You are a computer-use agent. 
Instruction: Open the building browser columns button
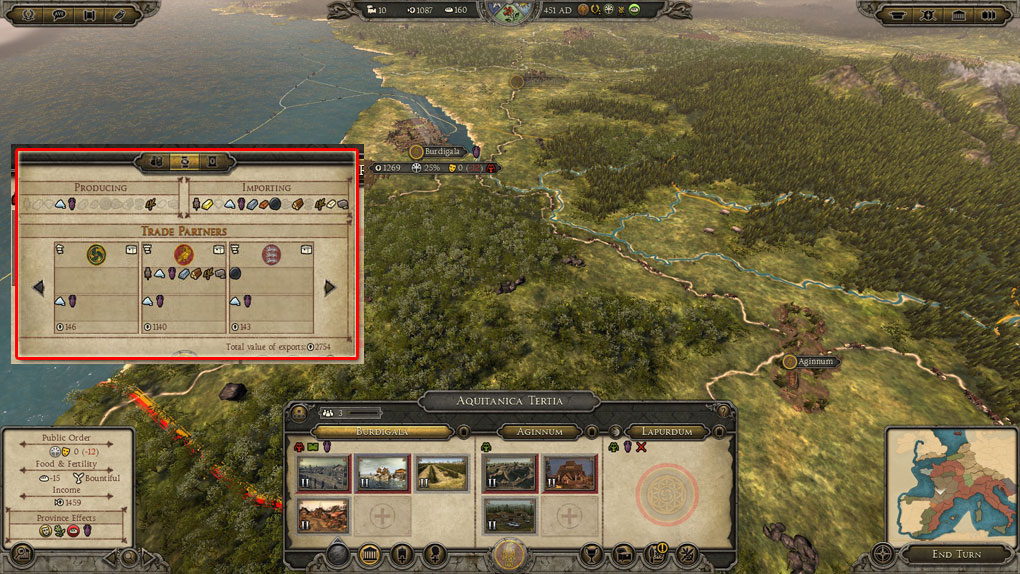pyautogui.click(x=369, y=554)
